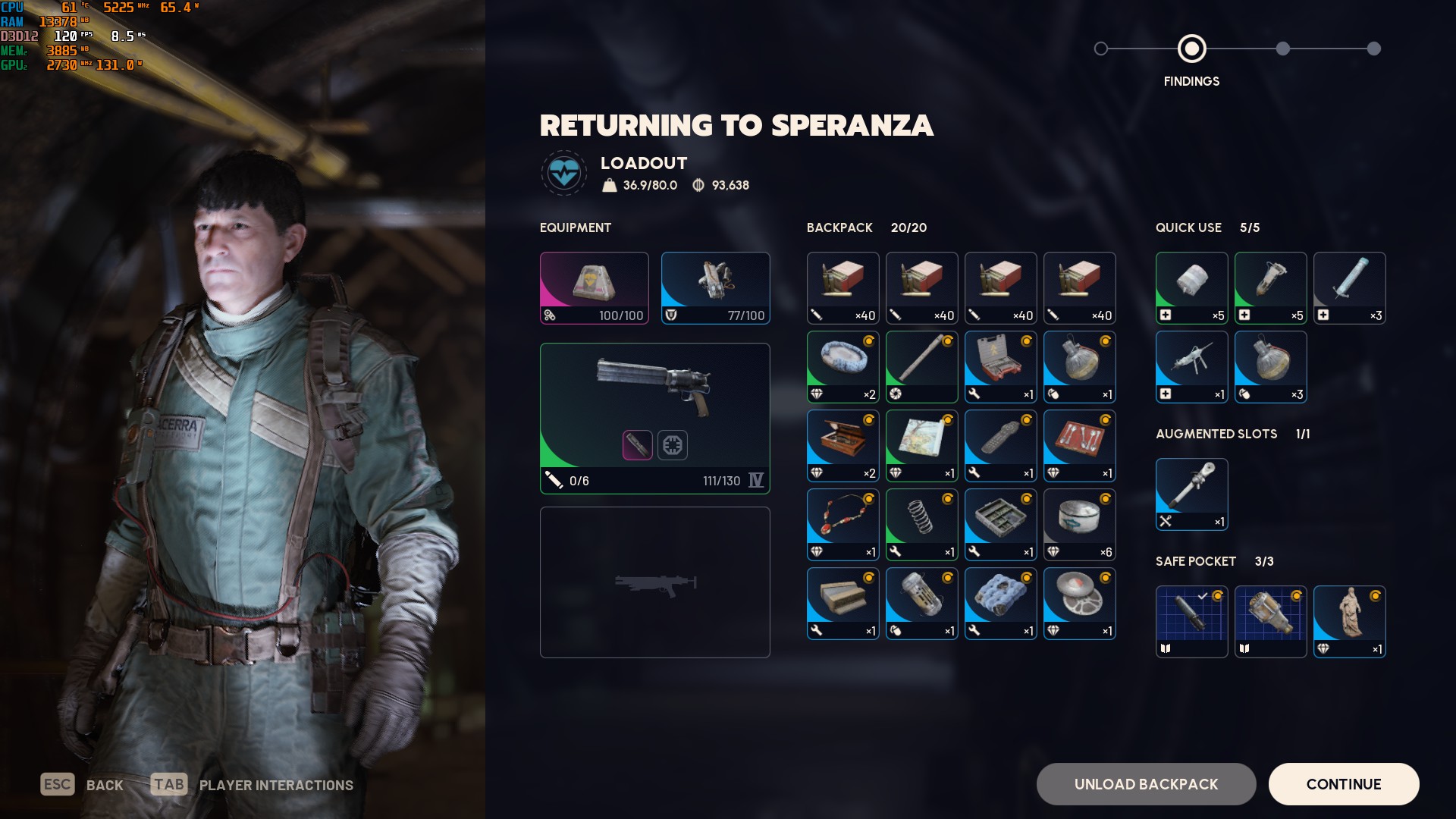Select the TV remote backpack item
This screenshot has width=1456, height=819.
point(1000,445)
